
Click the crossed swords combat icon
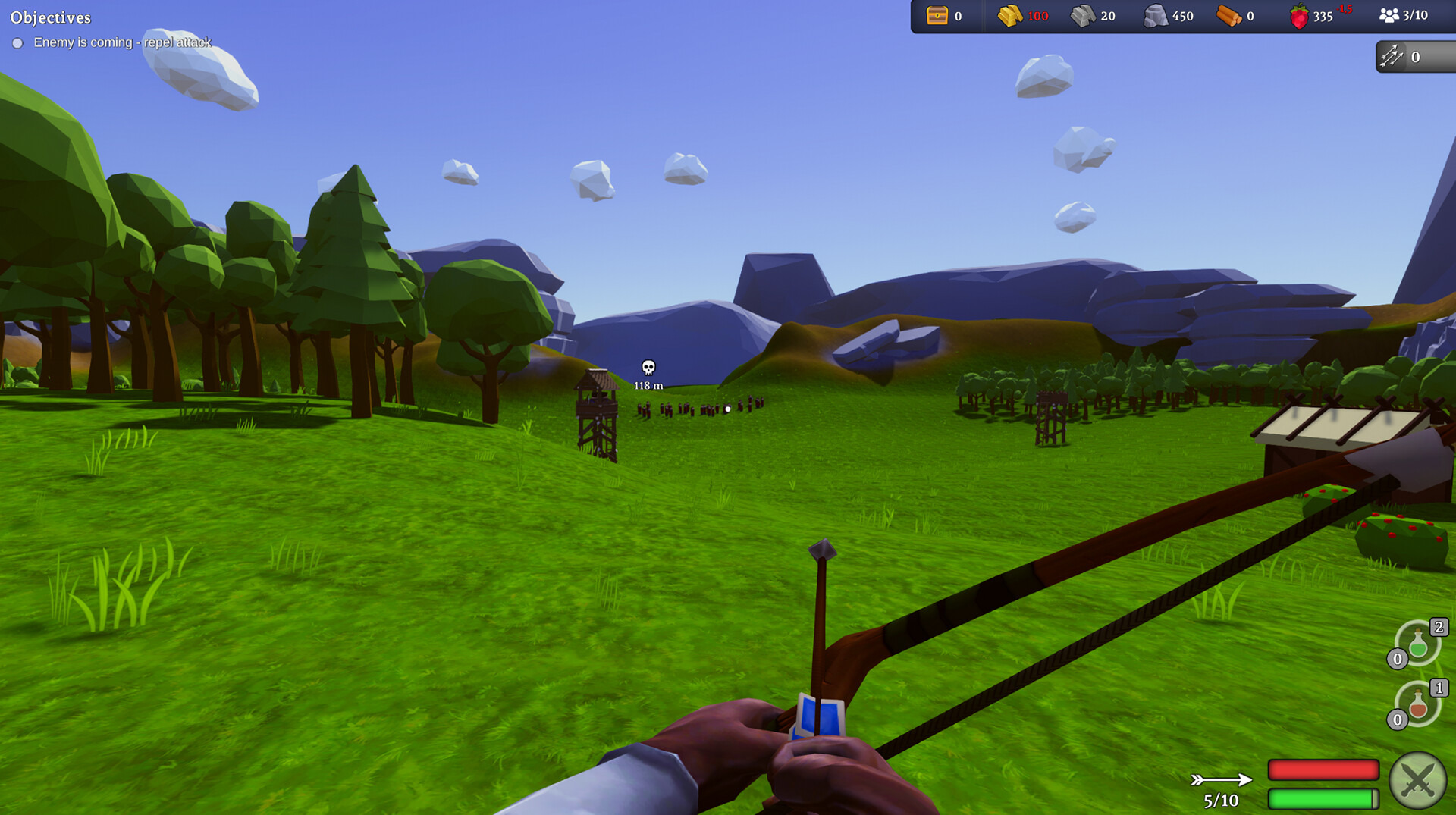pyautogui.click(x=1420, y=780)
